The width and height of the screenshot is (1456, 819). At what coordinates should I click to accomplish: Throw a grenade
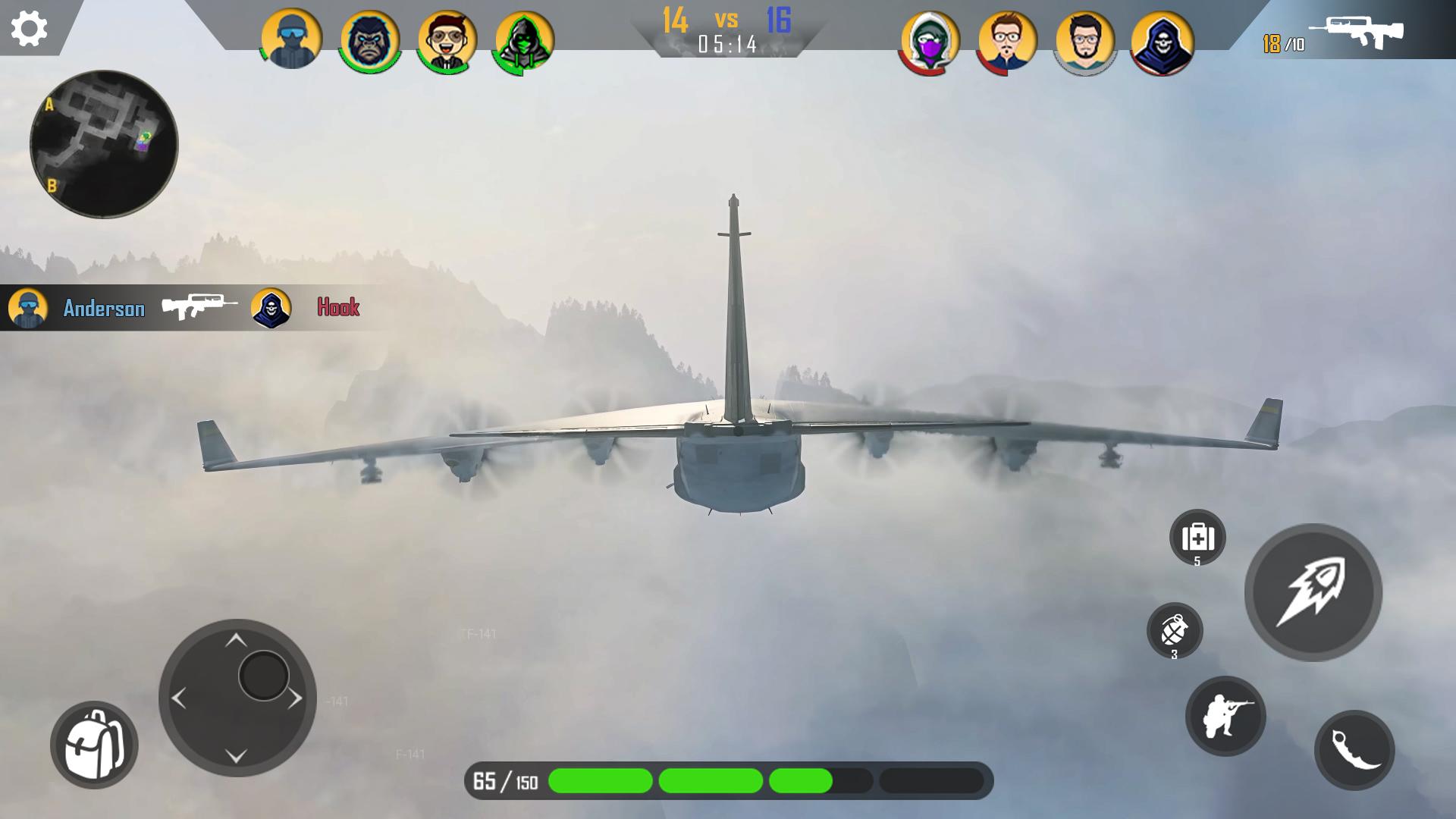(1175, 630)
